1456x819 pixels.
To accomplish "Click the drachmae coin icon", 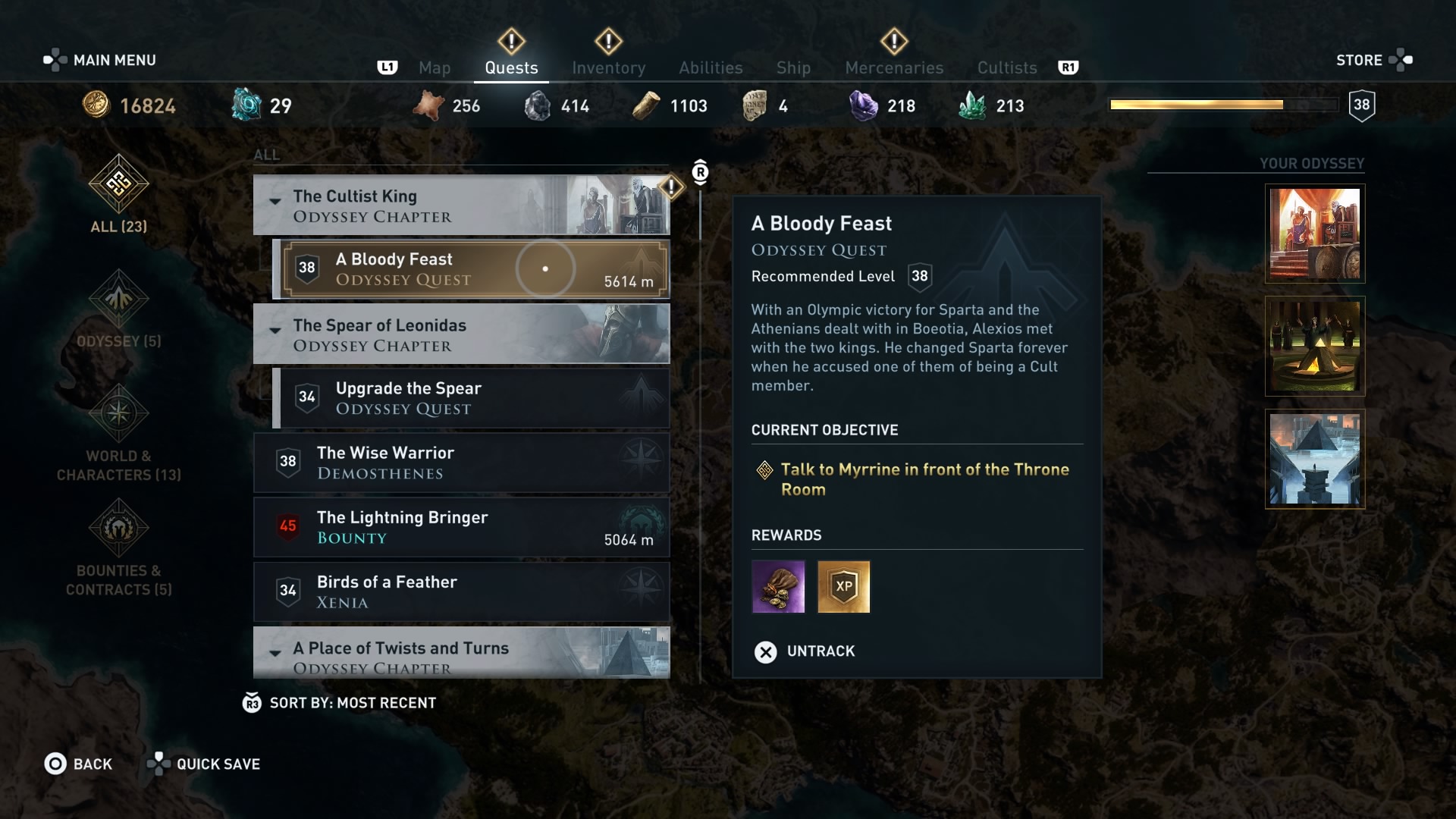I will pos(95,105).
